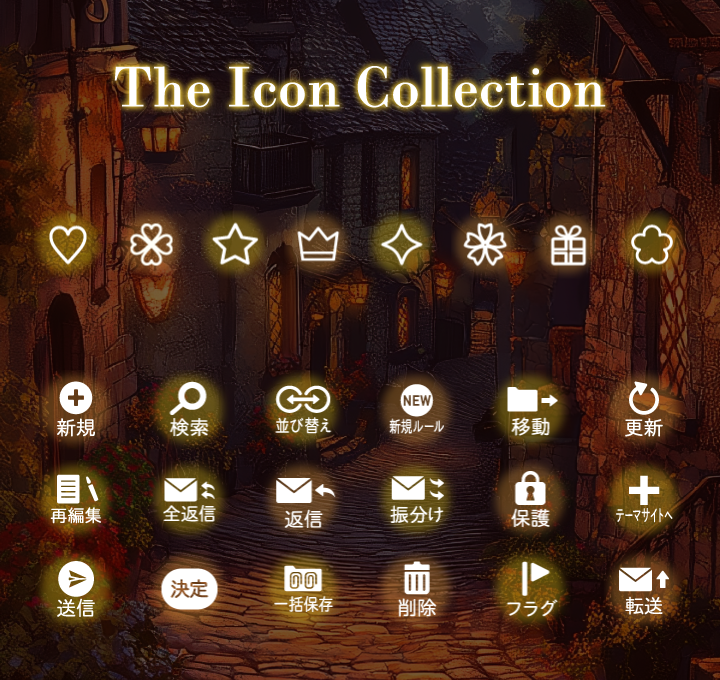This screenshot has width=720, height=680.
Task: Refresh using the 更新 button
Action: (644, 410)
